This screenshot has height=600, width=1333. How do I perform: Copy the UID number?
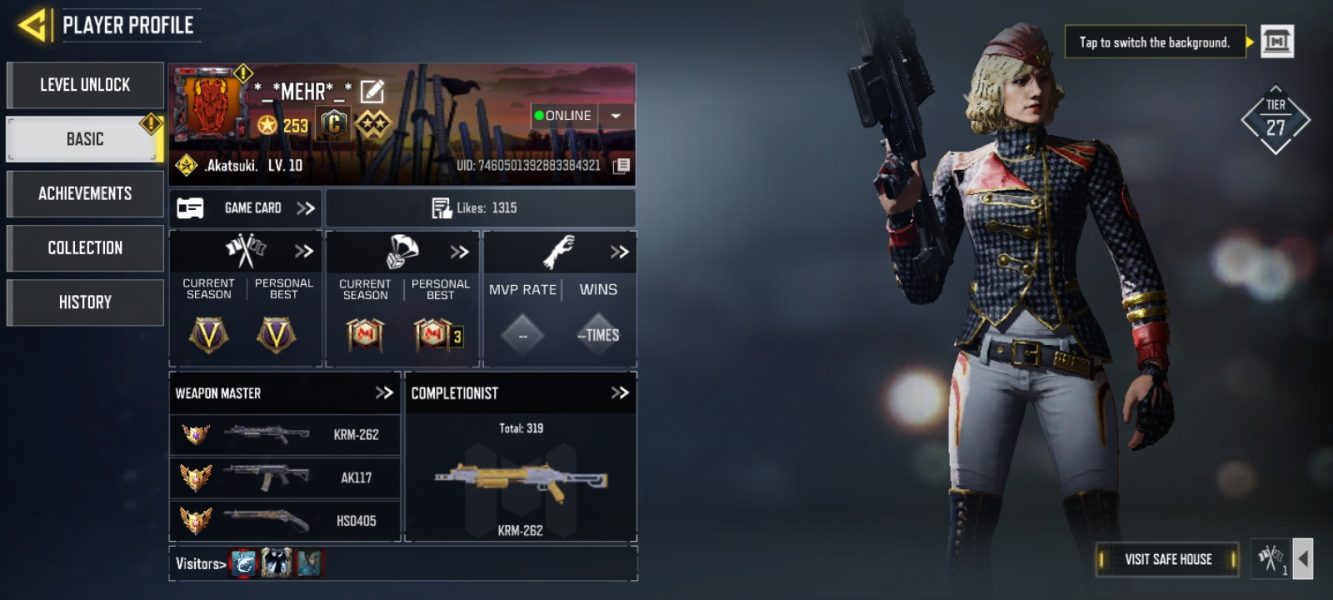(621, 166)
